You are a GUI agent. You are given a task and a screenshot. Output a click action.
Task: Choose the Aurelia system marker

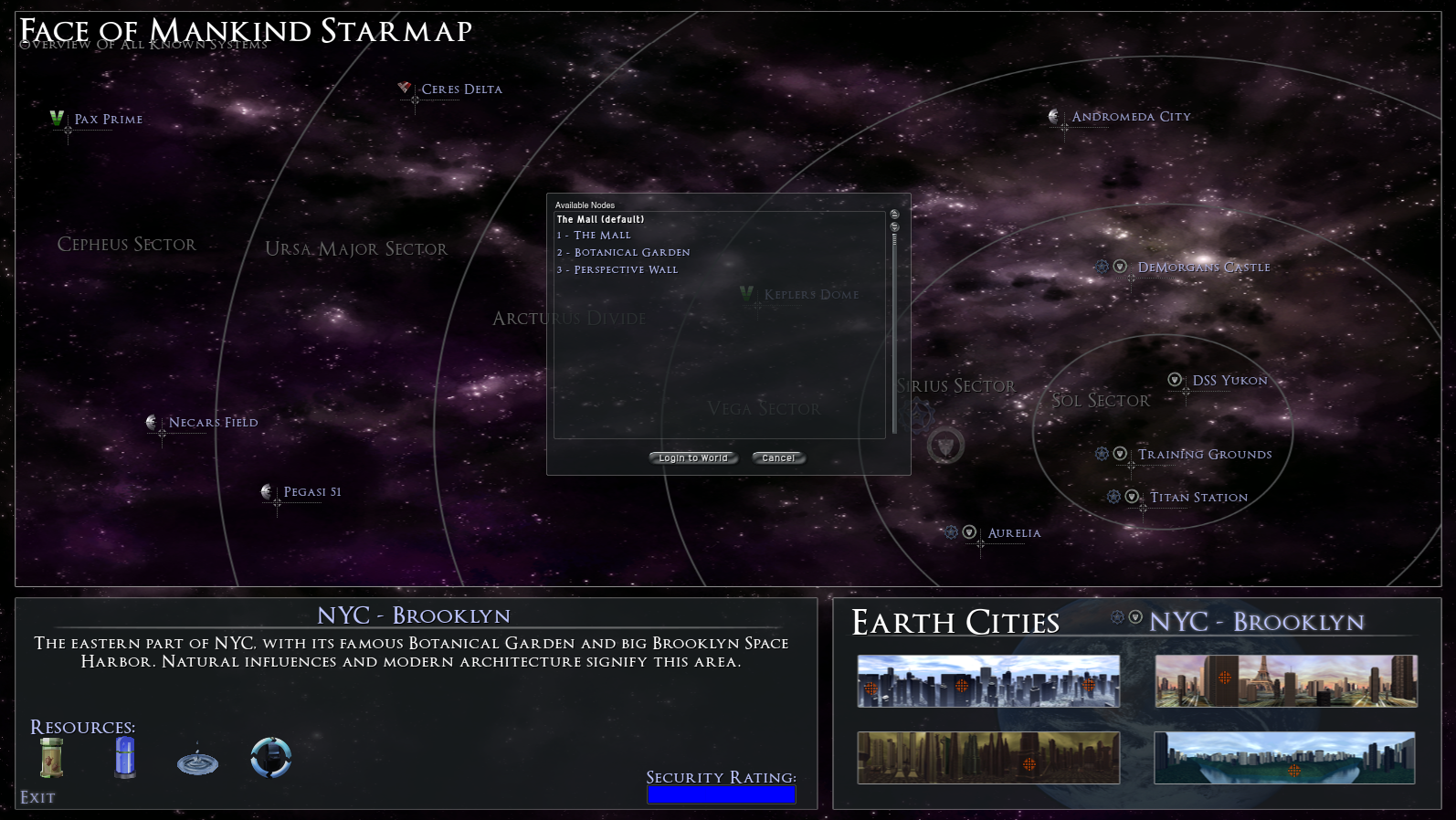[x=1014, y=533]
